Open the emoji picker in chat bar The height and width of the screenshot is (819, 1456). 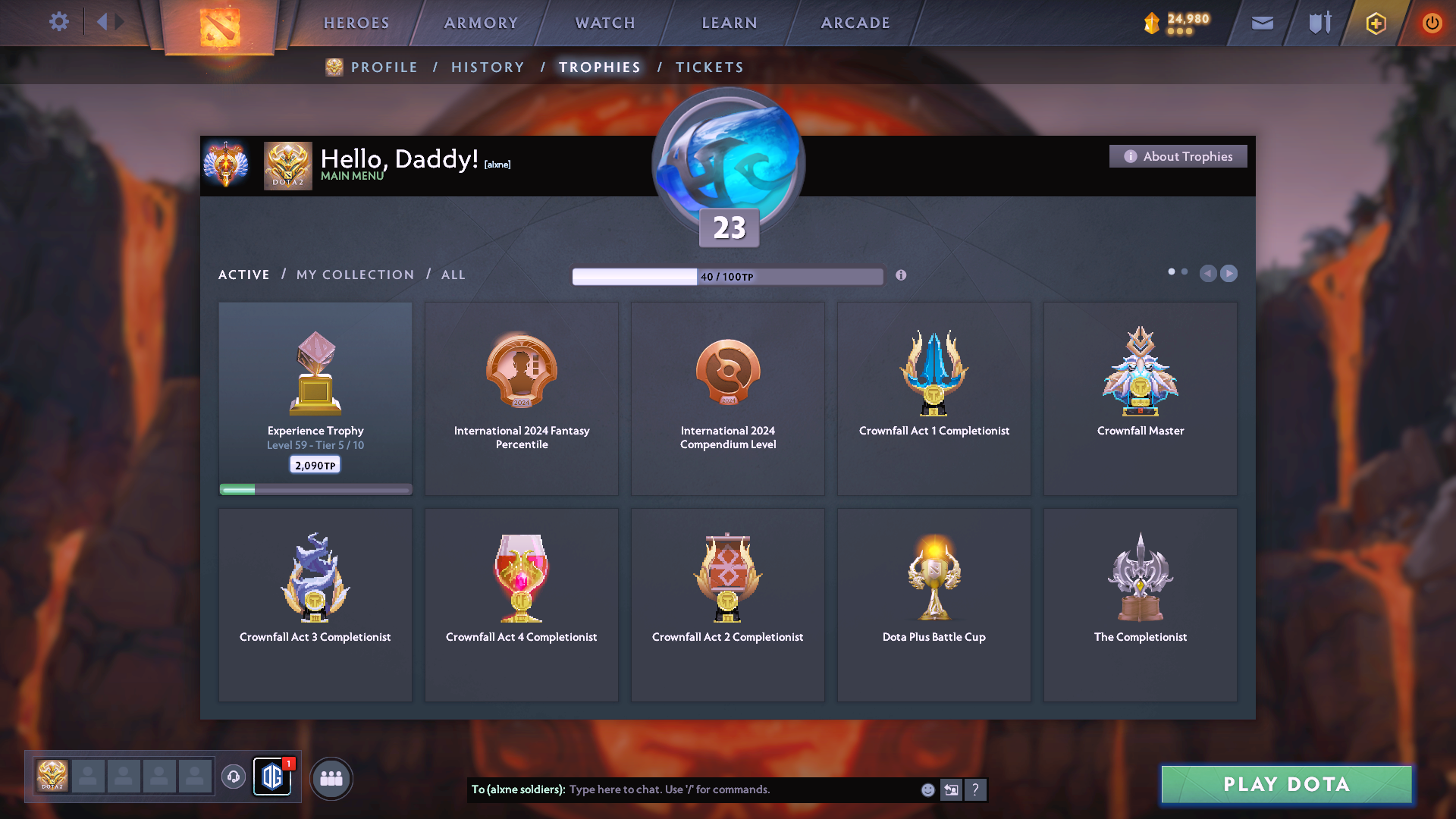(x=927, y=789)
